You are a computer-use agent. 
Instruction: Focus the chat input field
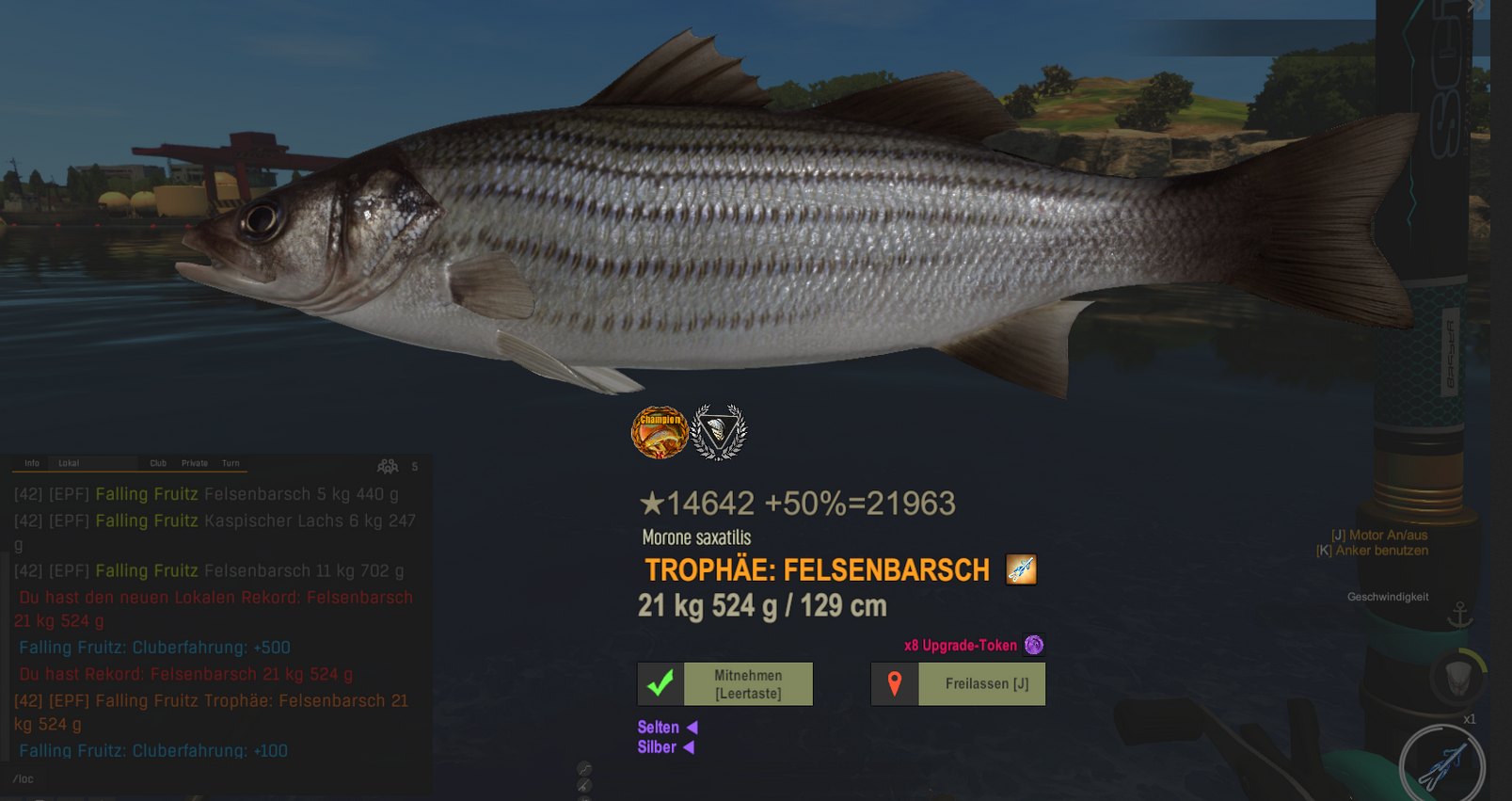pyautogui.click(x=216, y=779)
